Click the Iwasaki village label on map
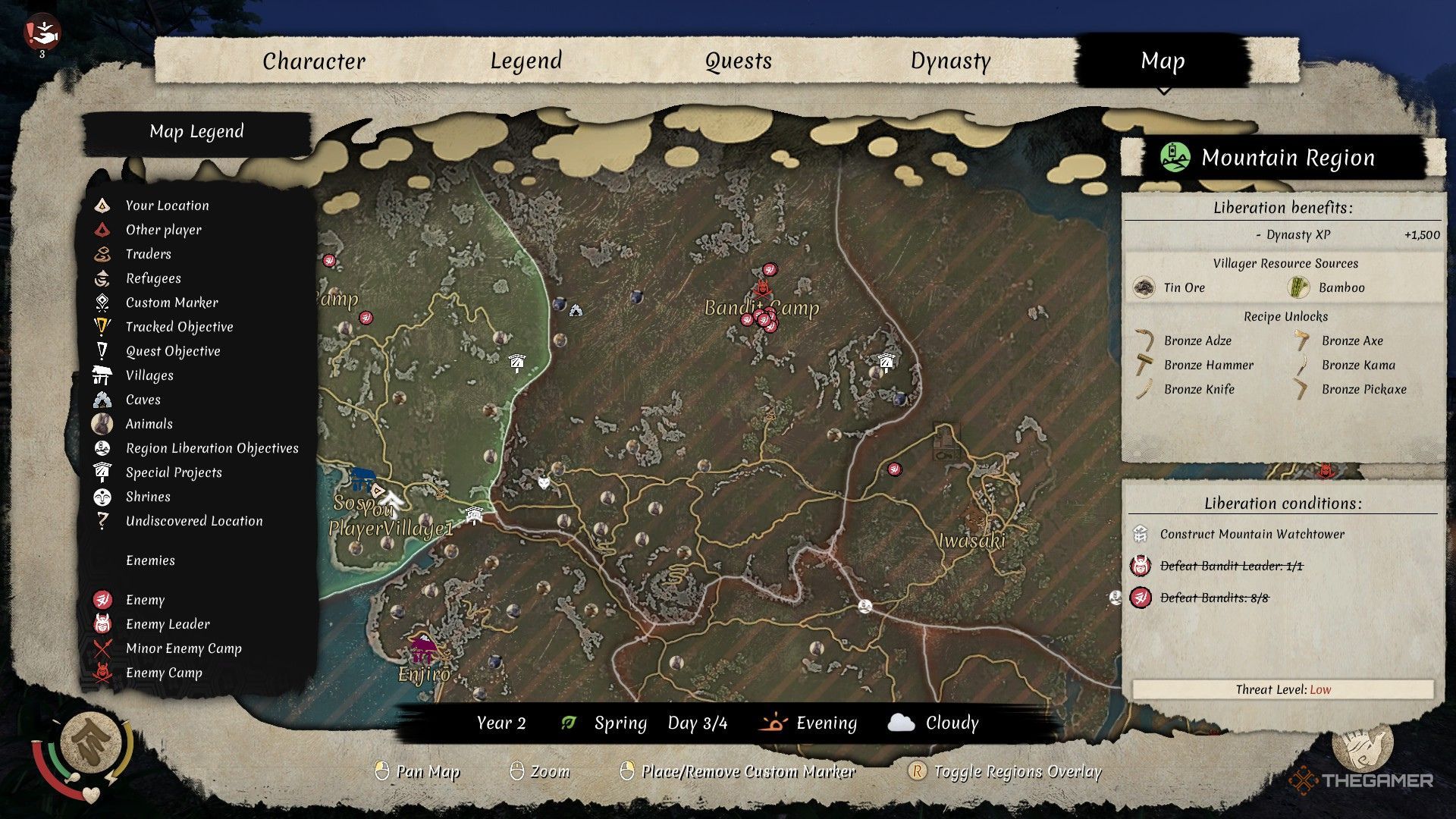The image size is (1456, 819). tap(971, 541)
